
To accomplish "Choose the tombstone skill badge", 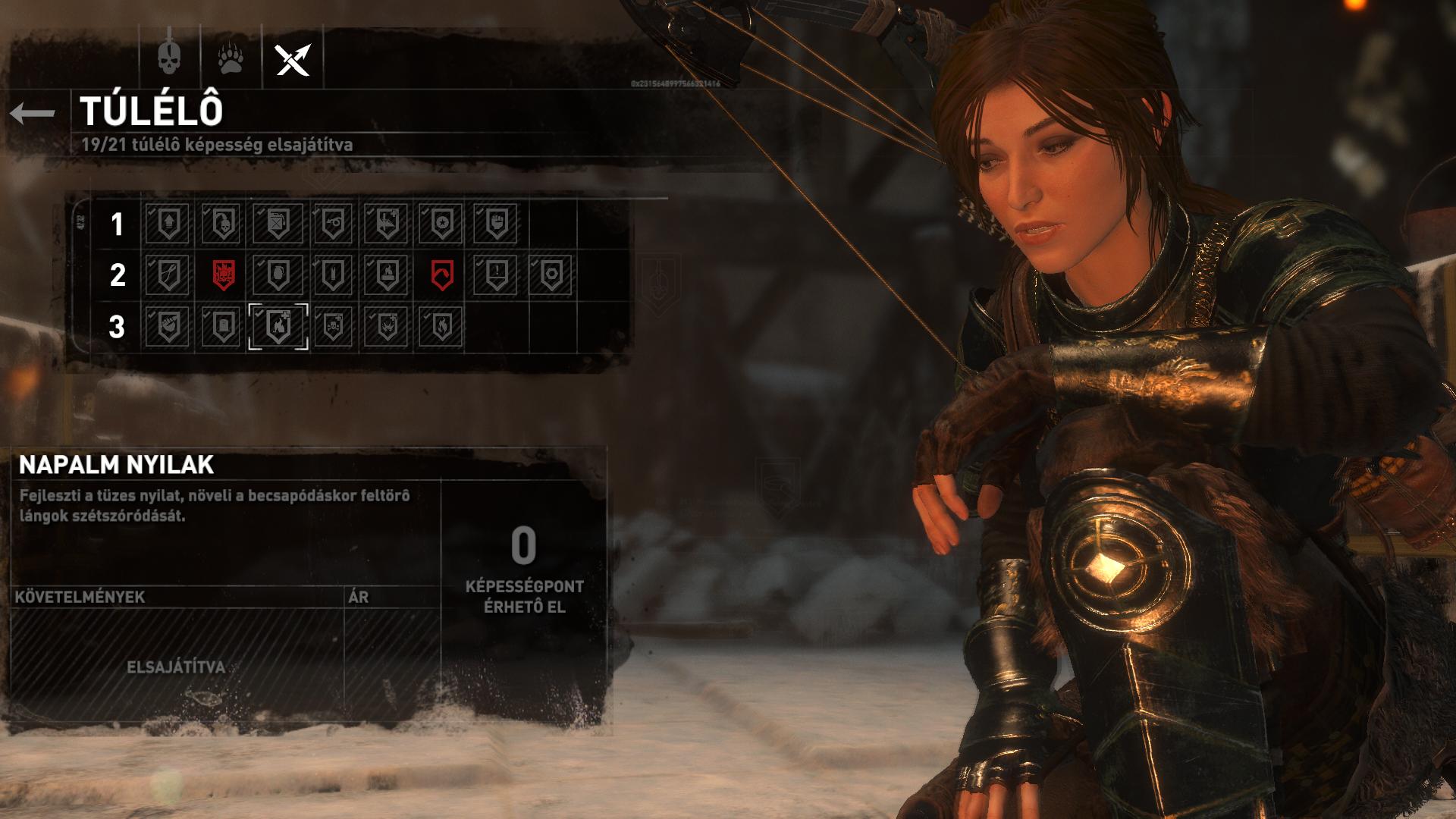I will [x=222, y=327].
